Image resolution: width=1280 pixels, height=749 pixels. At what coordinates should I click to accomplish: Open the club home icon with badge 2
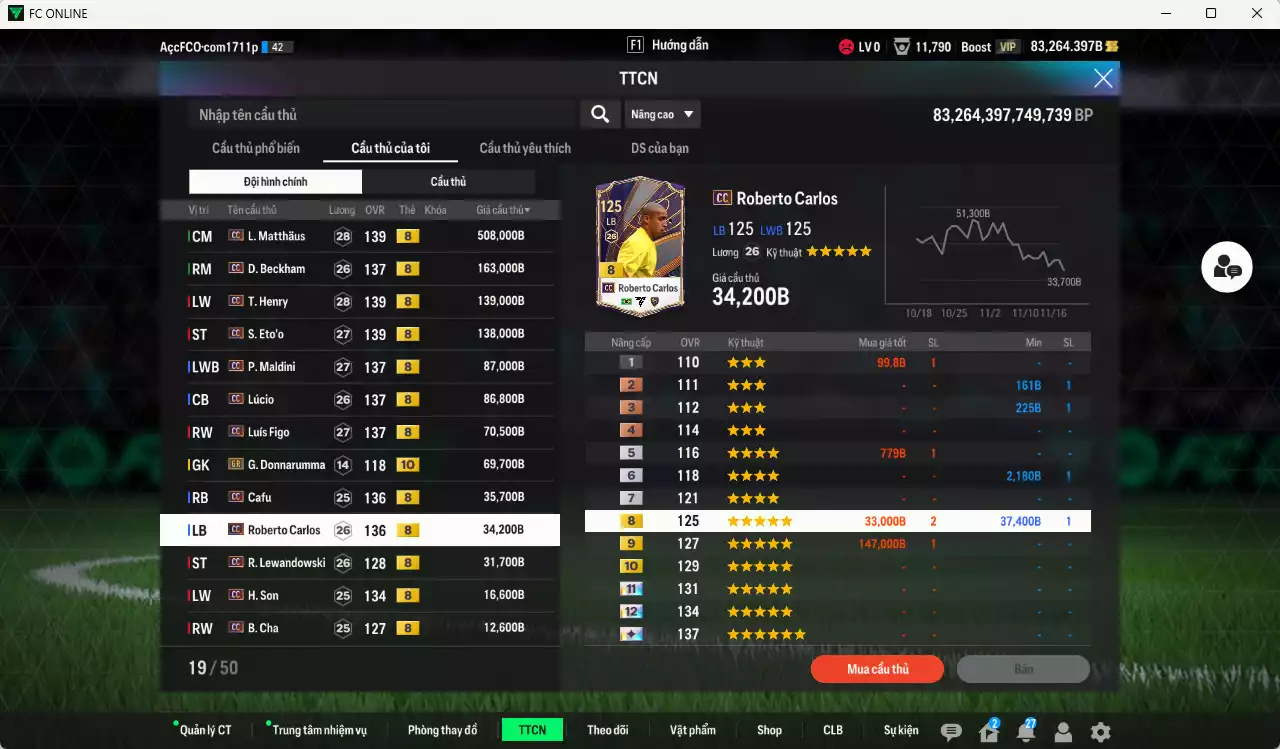(988, 733)
